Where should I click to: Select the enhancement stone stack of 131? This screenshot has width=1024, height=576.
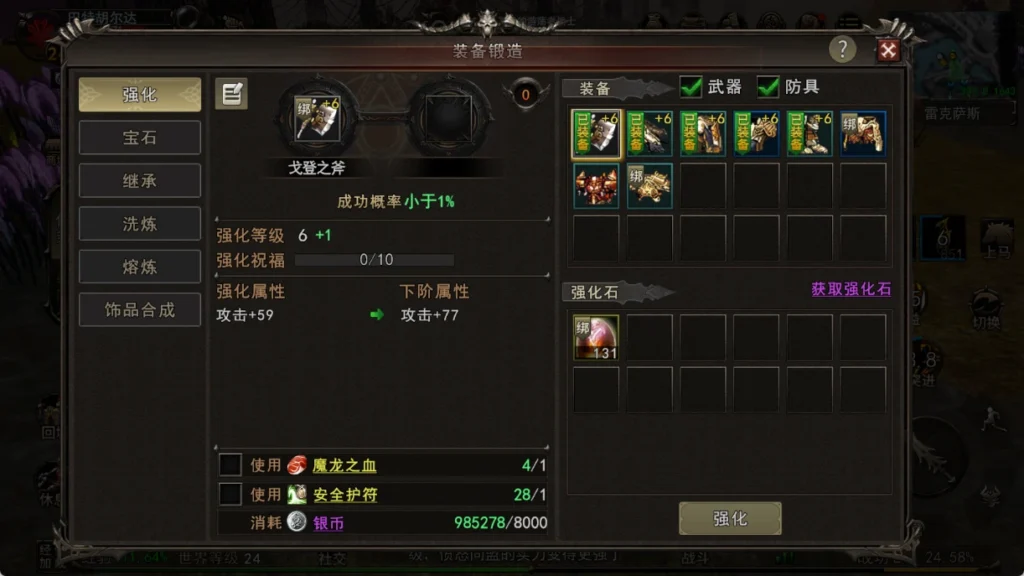tap(596, 338)
